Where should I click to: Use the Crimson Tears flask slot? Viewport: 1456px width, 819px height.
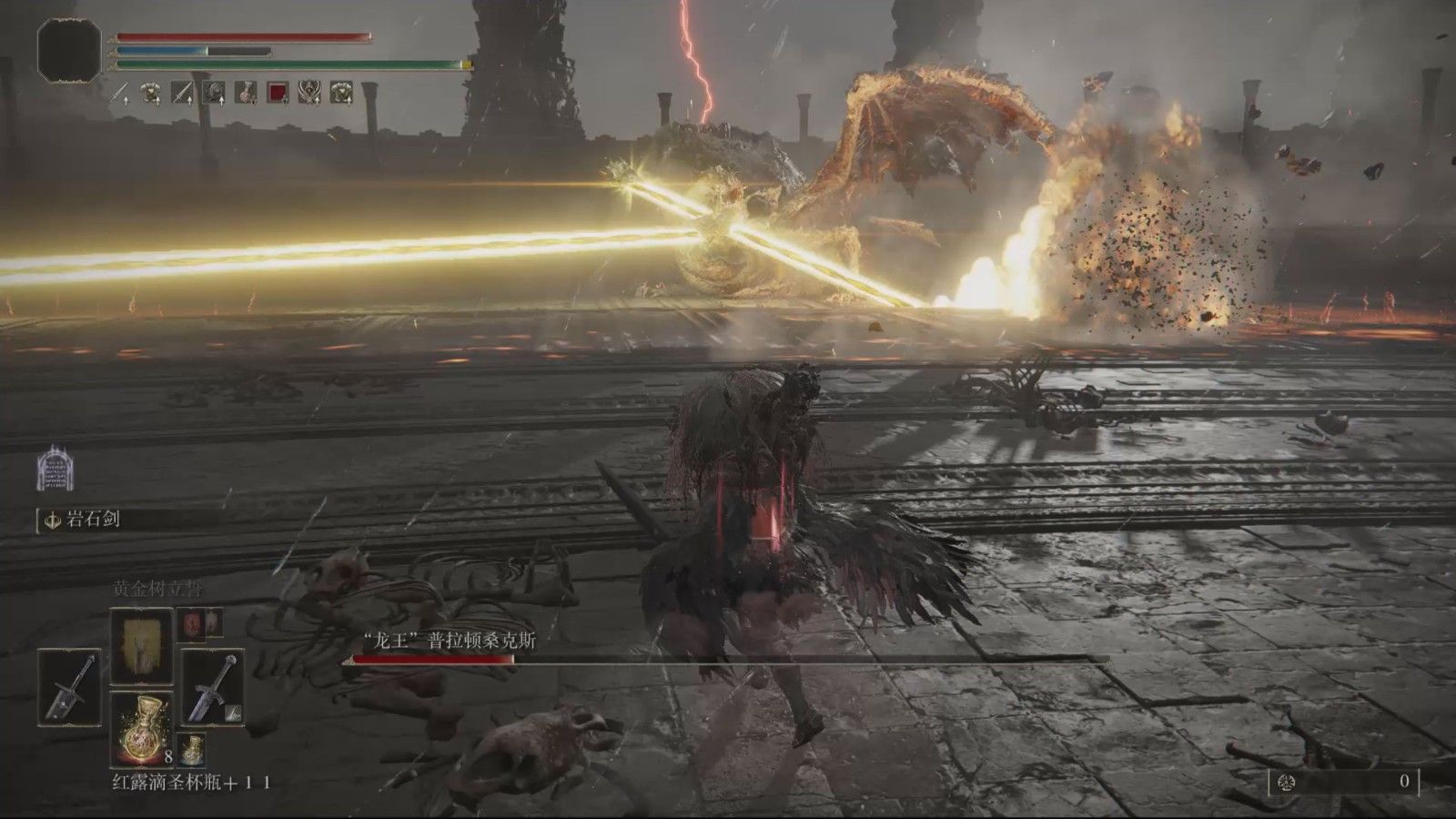[141, 728]
